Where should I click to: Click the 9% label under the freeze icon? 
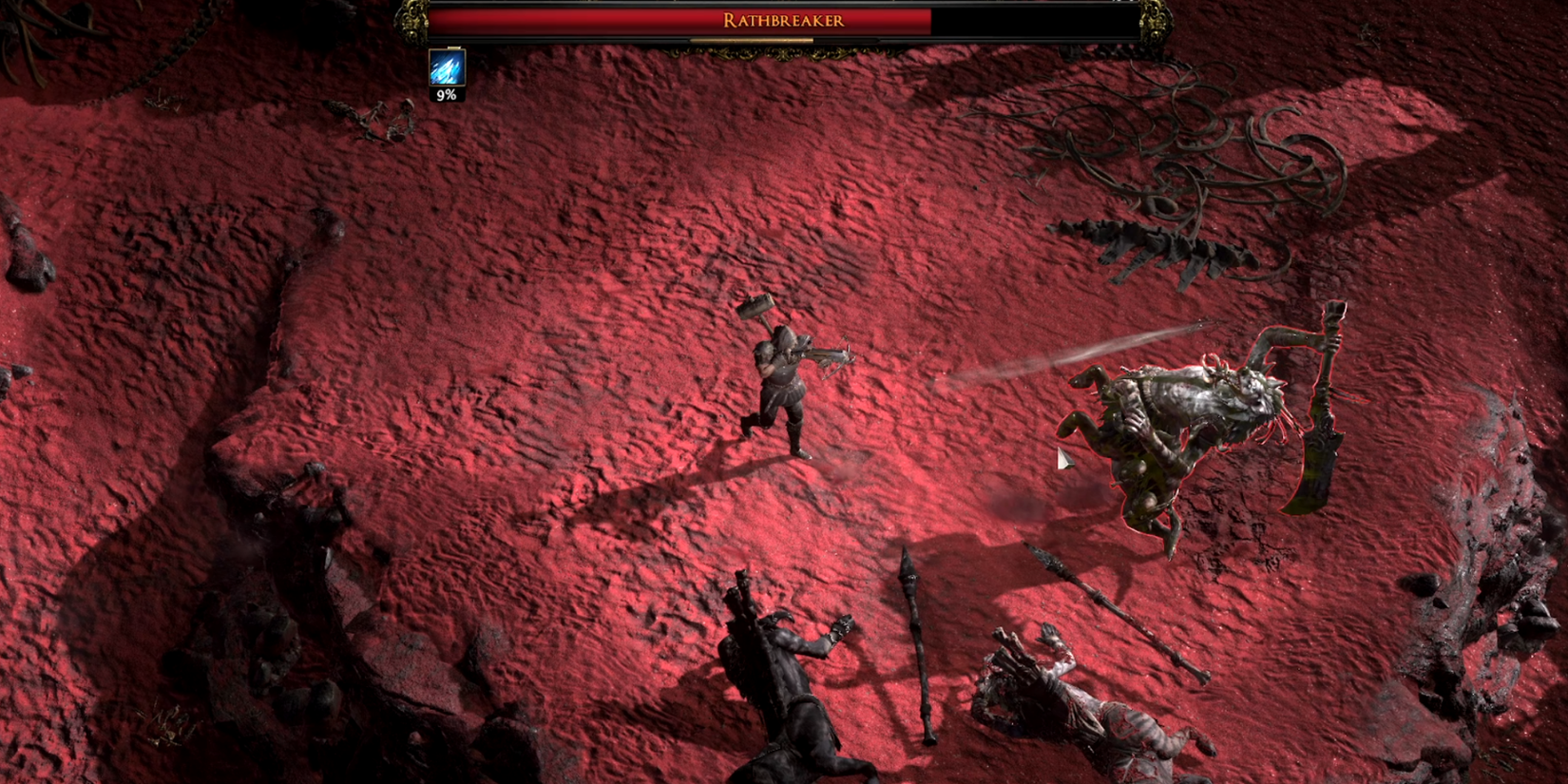(x=447, y=94)
